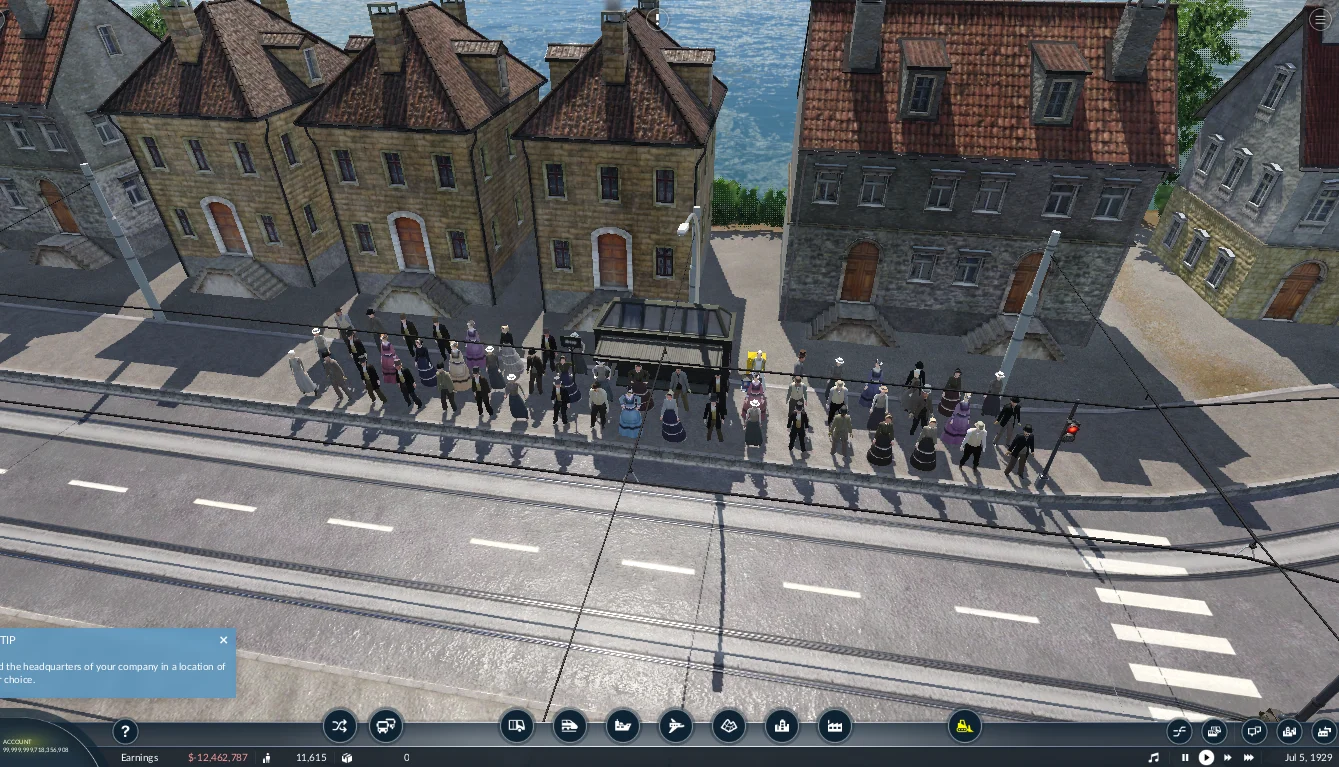The image size is (1339, 767).
Task: Open the rail construction train menu
Action: (569, 726)
